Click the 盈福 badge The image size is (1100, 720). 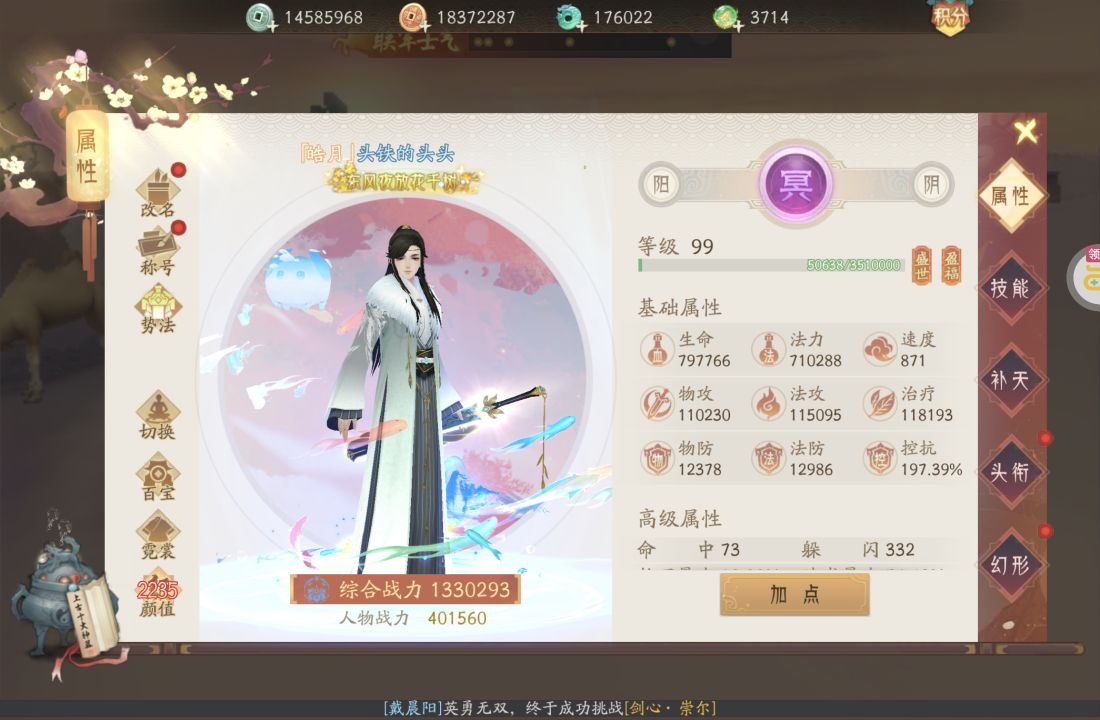(951, 265)
